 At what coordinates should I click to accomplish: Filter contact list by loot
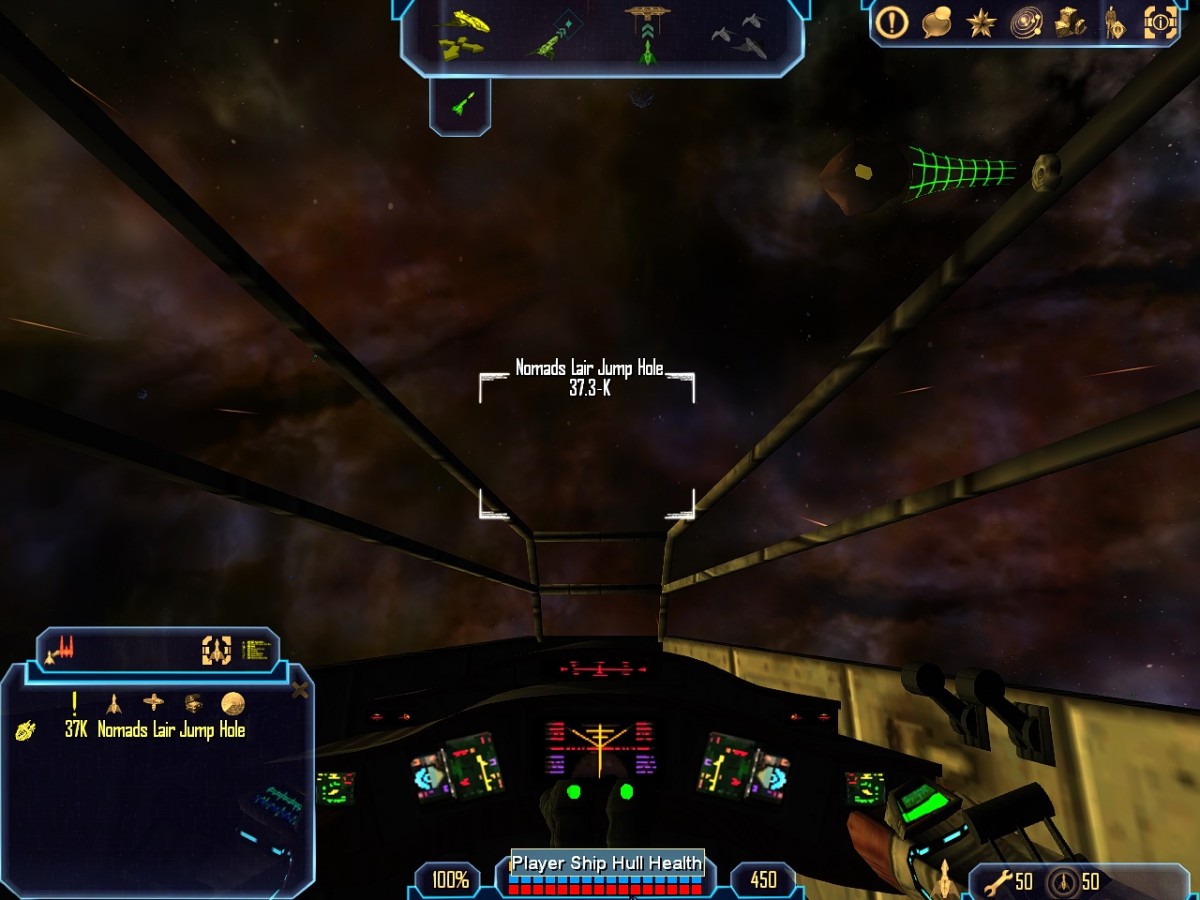click(x=194, y=702)
